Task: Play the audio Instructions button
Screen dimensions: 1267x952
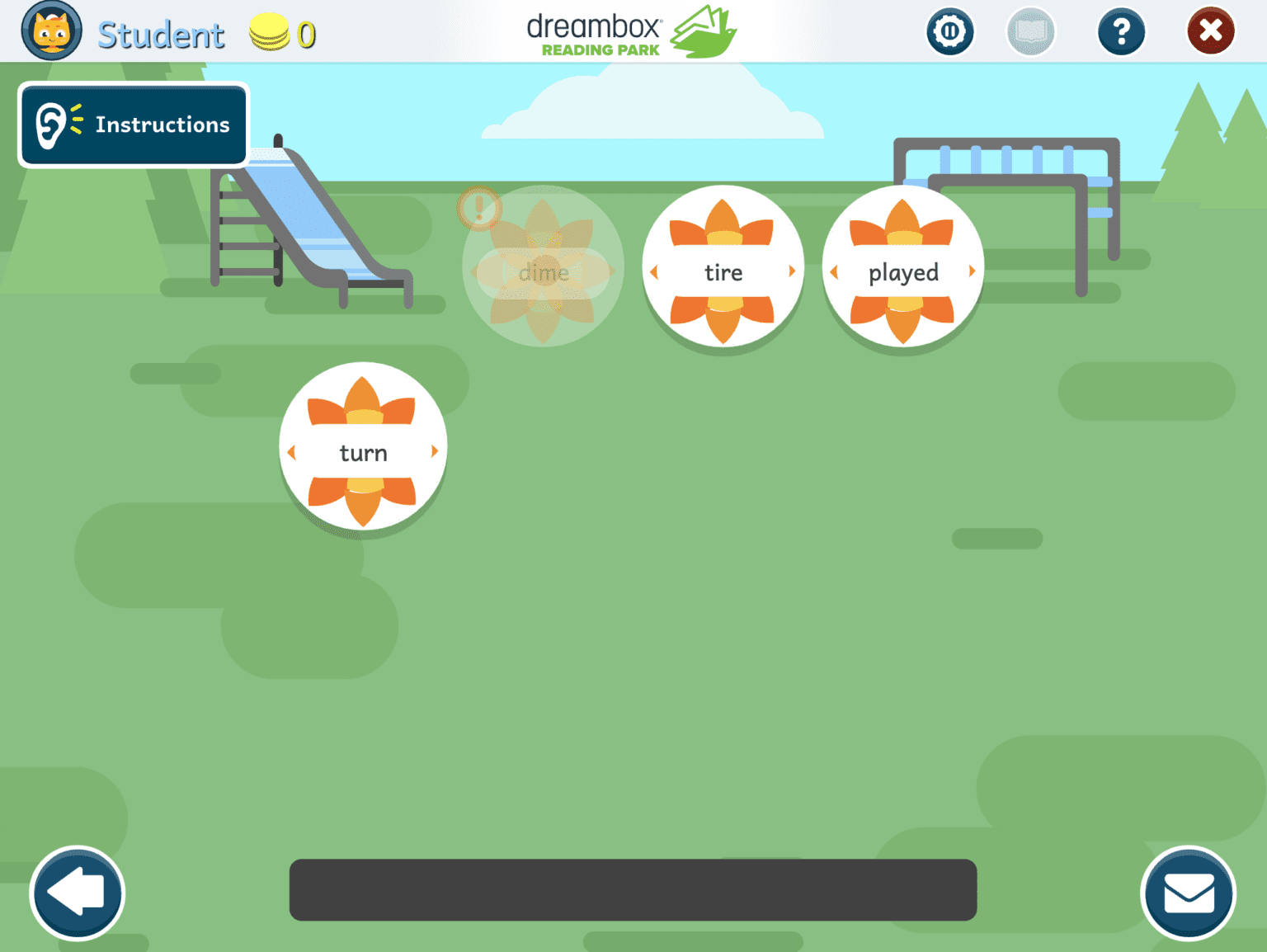Action: tap(133, 125)
